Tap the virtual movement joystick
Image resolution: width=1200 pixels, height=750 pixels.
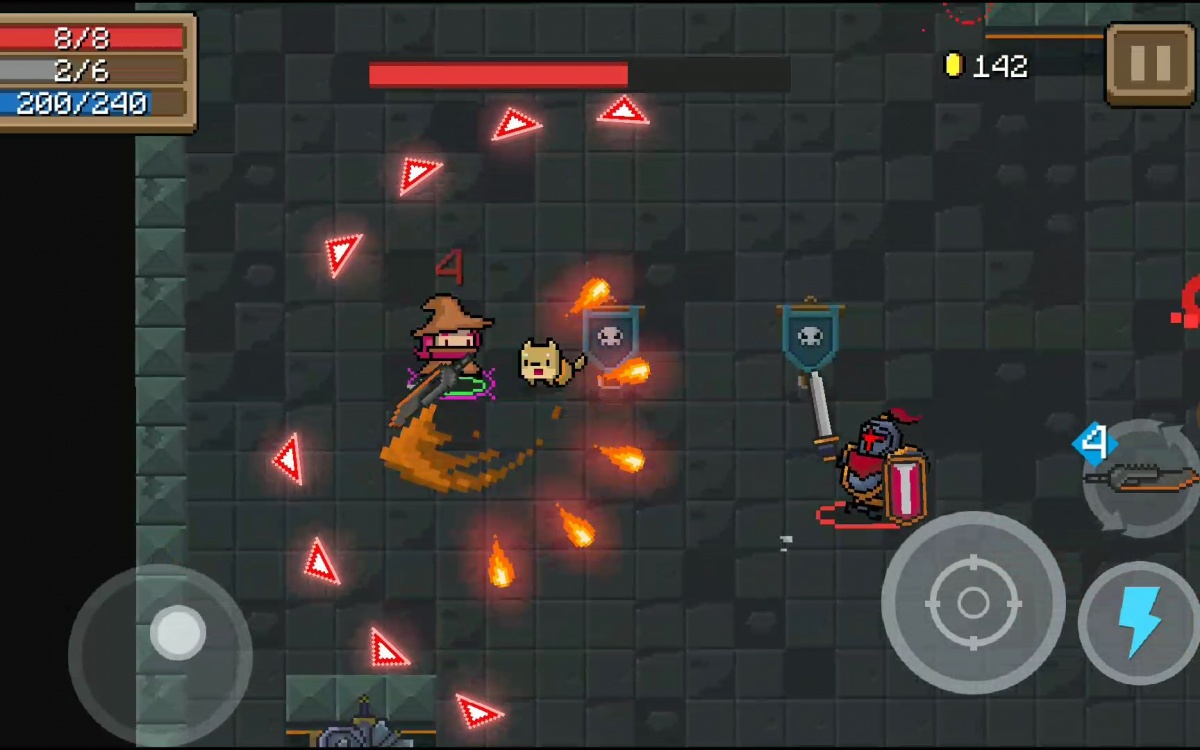pyautogui.click(x=177, y=633)
